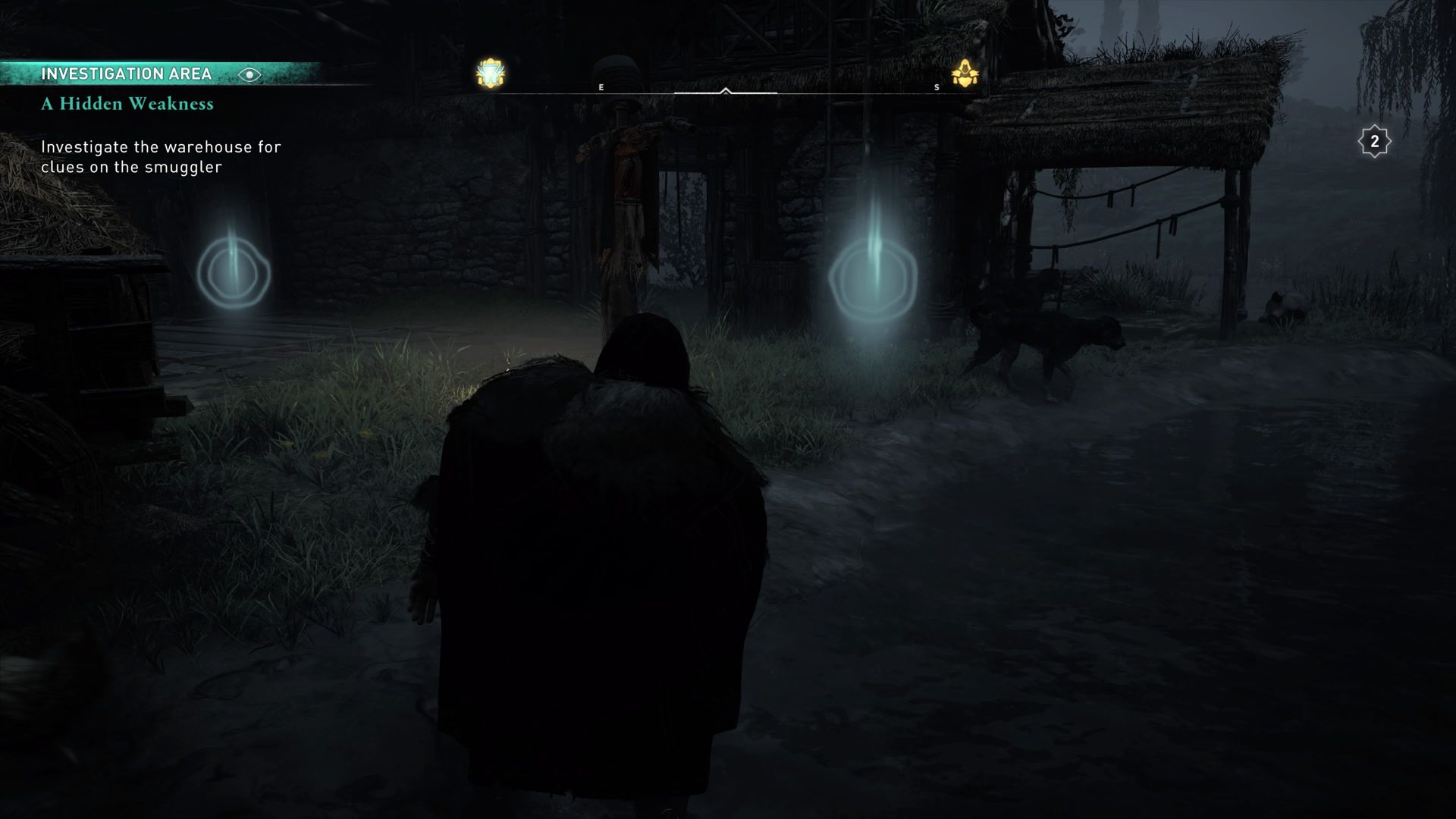
Task: Click the E cardinal letter on the compass
Action: [x=601, y=87]
